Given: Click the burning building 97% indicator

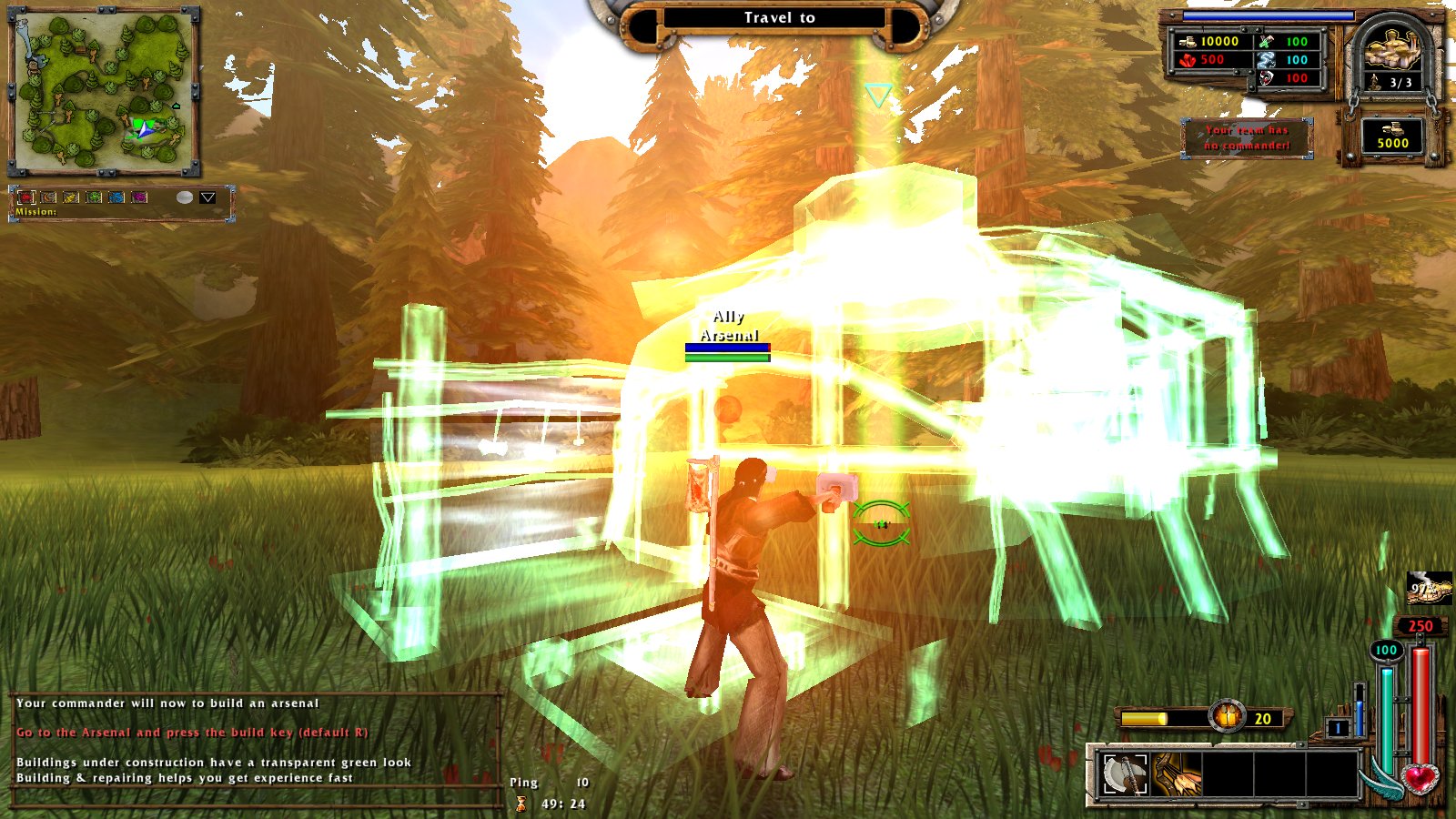Looking at the screenshot, I should tap(1428, 589).
